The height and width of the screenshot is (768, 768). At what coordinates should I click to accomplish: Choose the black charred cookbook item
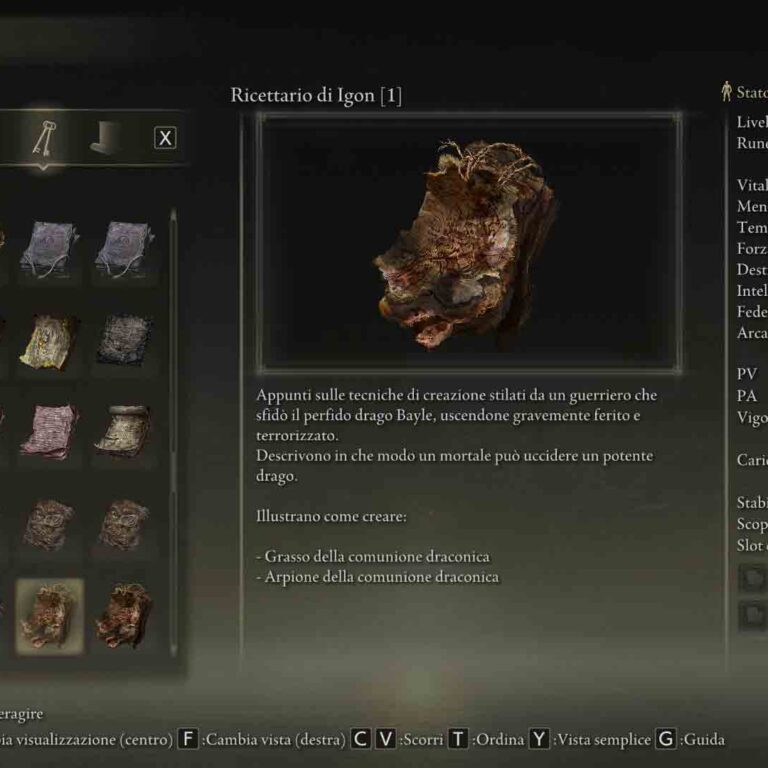124,340
